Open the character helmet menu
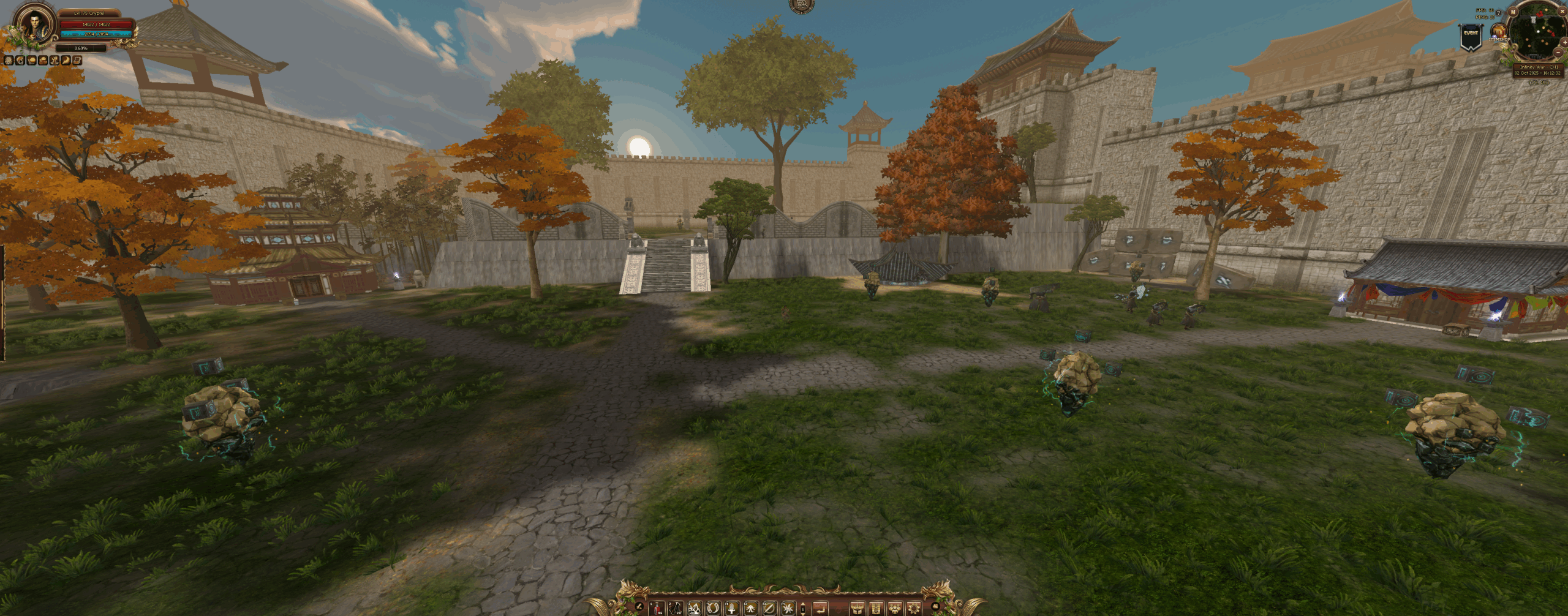 (x=857, y=608)
